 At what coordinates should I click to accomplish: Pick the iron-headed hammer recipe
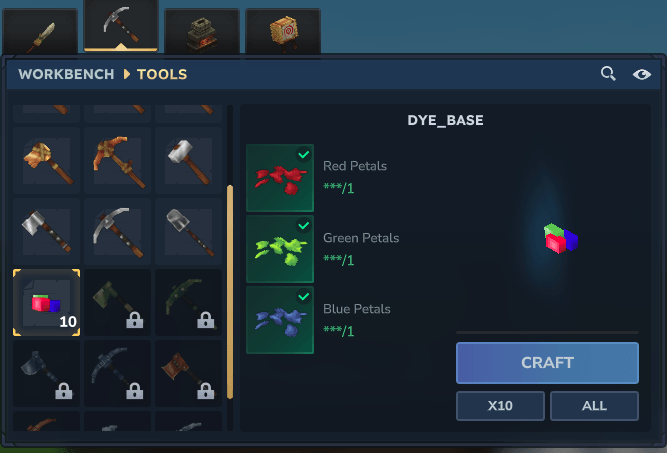pyautogui.click(x=188, y=160)
